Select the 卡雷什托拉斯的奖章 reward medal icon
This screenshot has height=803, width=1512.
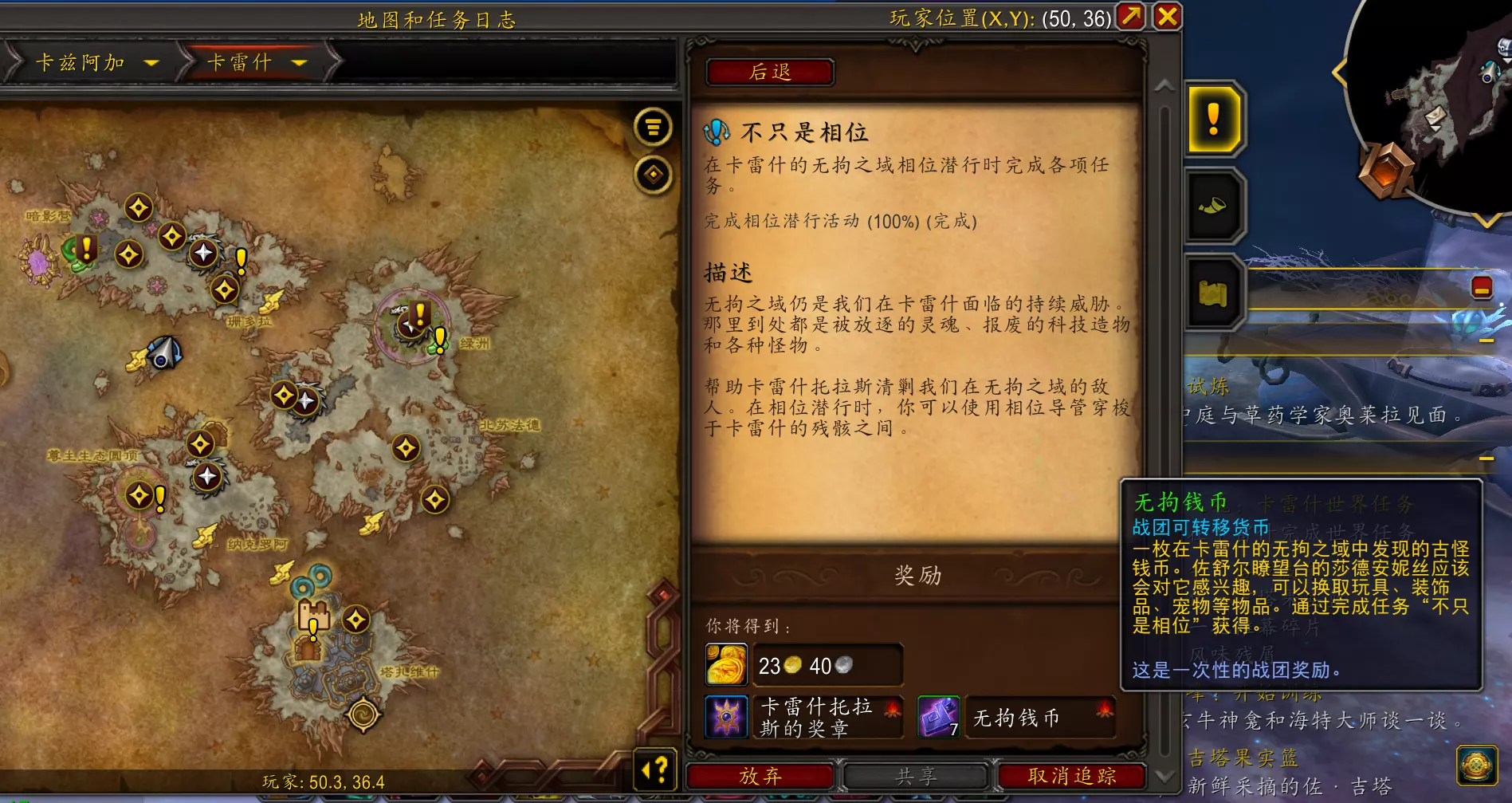pyautogui.click(x=725, y=717)
